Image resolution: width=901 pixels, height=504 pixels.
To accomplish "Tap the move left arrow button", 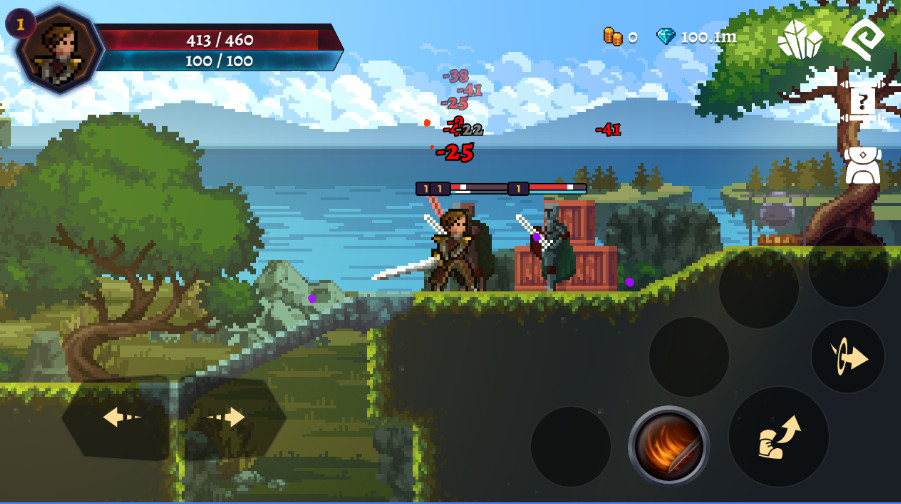I will tap(118, 417).
